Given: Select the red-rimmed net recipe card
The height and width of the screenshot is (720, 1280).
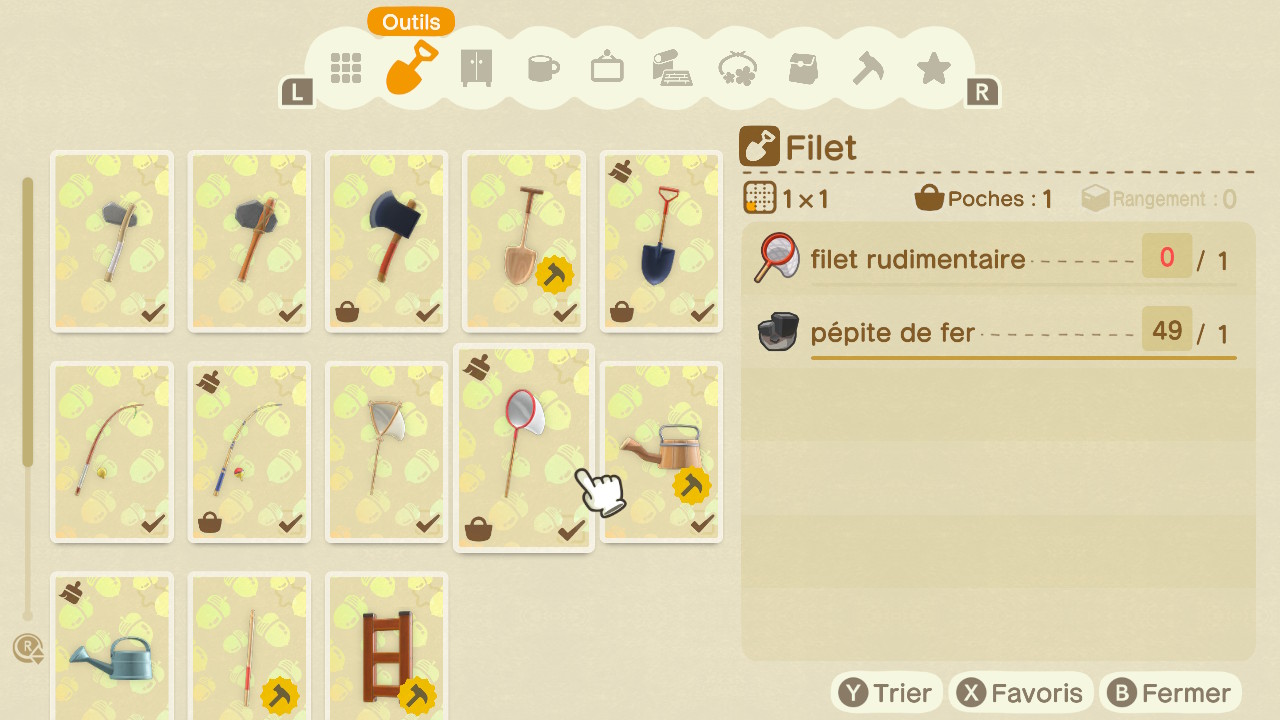Looking at the screenshot, I should [523, 447].
